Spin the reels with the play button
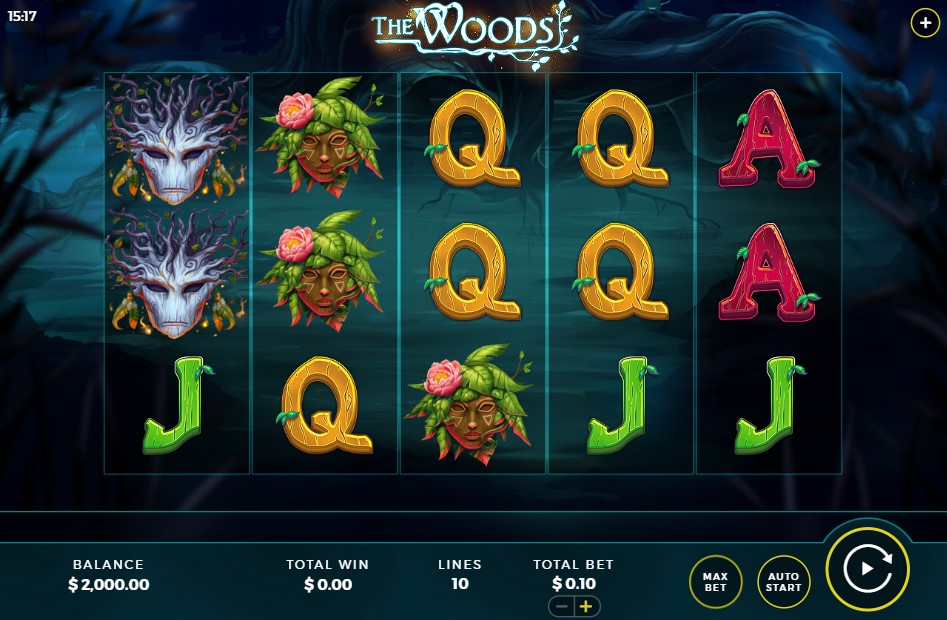 (x=867, y=569)
